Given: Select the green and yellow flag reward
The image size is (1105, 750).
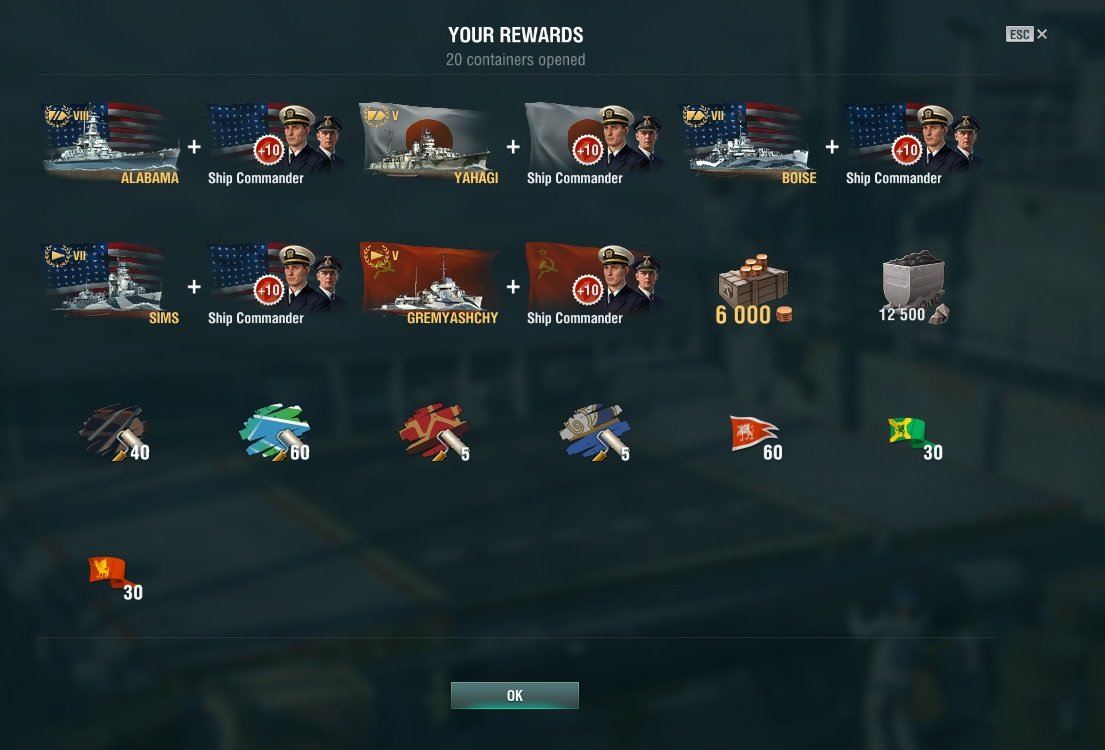Looking at the screenshot, I should point(912,434).
